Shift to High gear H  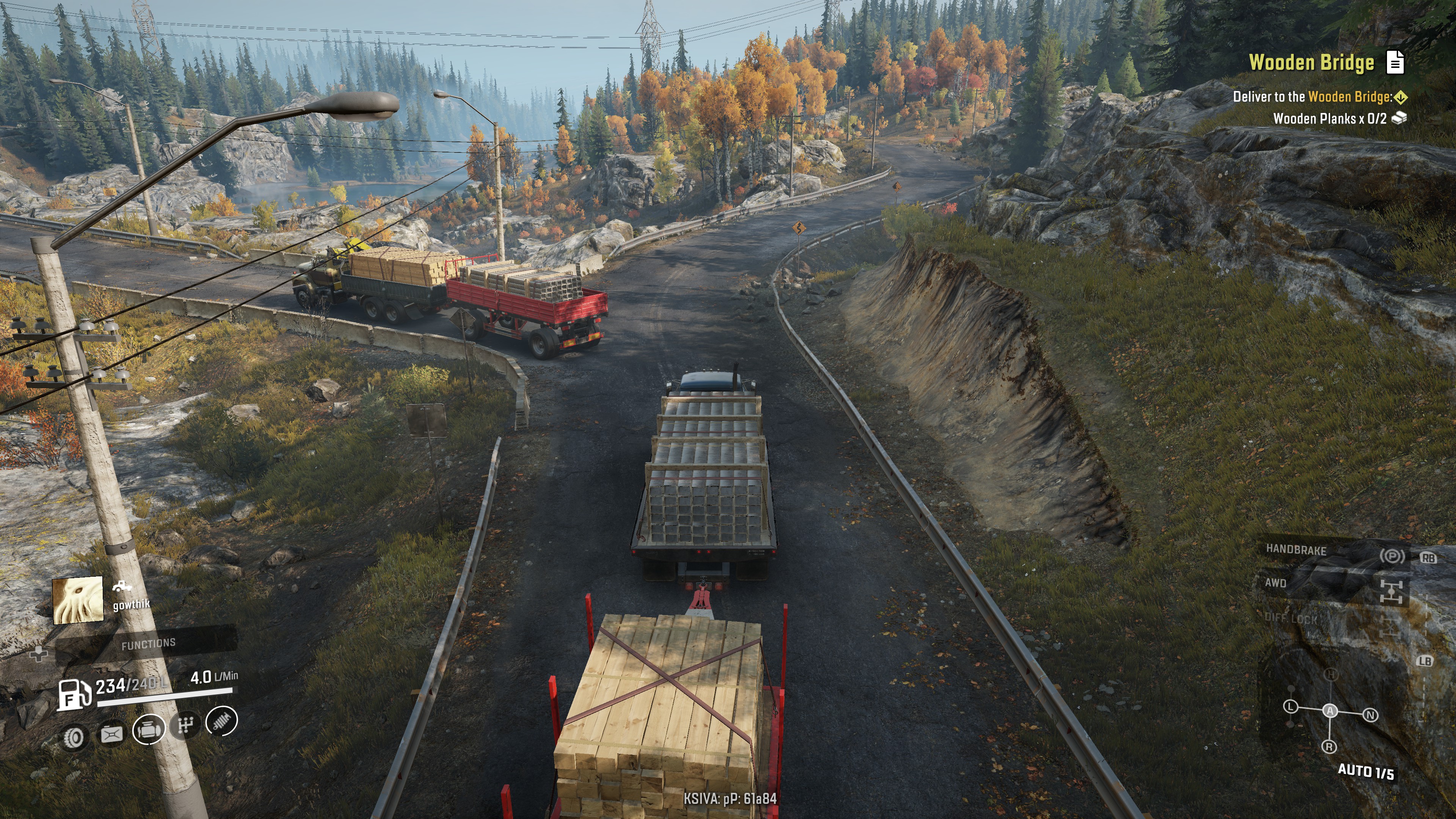point(1331,674)
